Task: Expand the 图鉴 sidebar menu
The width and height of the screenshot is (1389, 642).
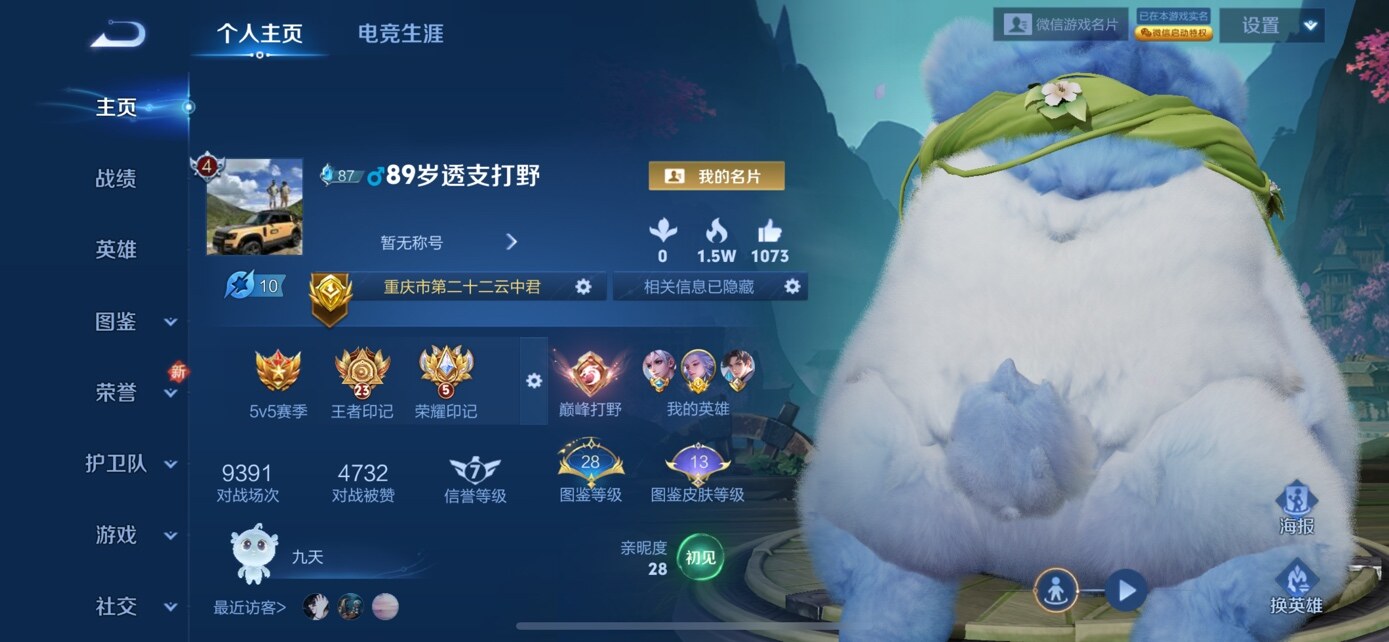Action: (x=135, y=322)
